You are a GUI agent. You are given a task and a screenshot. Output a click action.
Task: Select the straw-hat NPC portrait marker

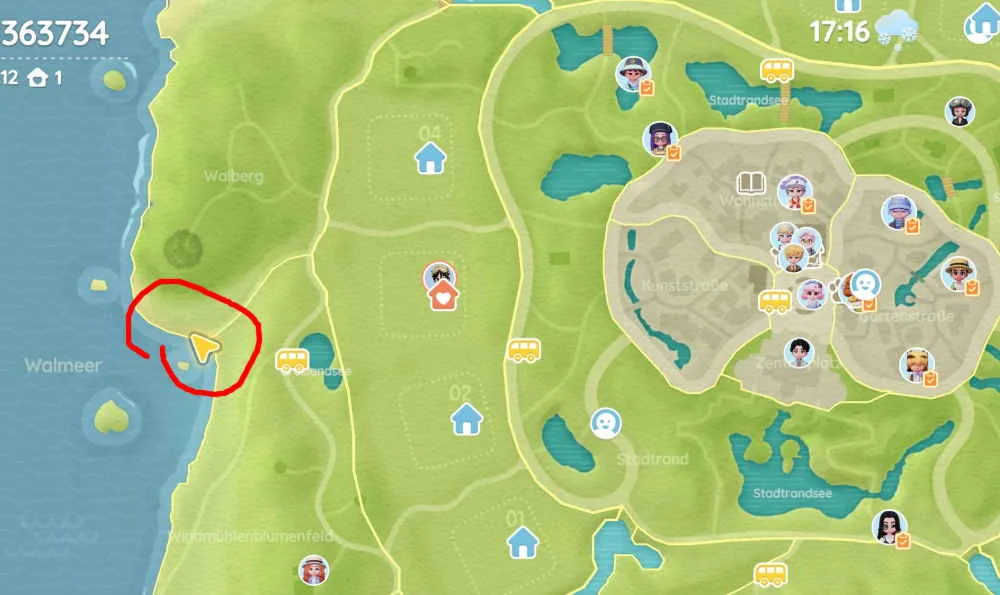[957, 273]
